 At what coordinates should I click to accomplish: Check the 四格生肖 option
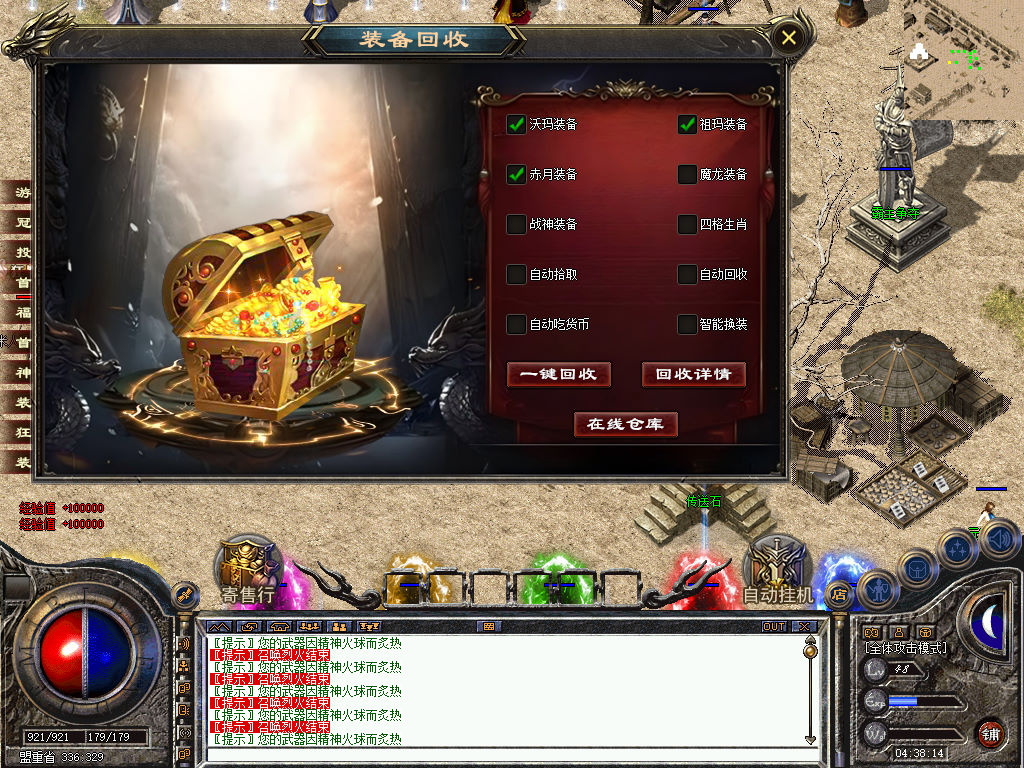coord(687,224)
